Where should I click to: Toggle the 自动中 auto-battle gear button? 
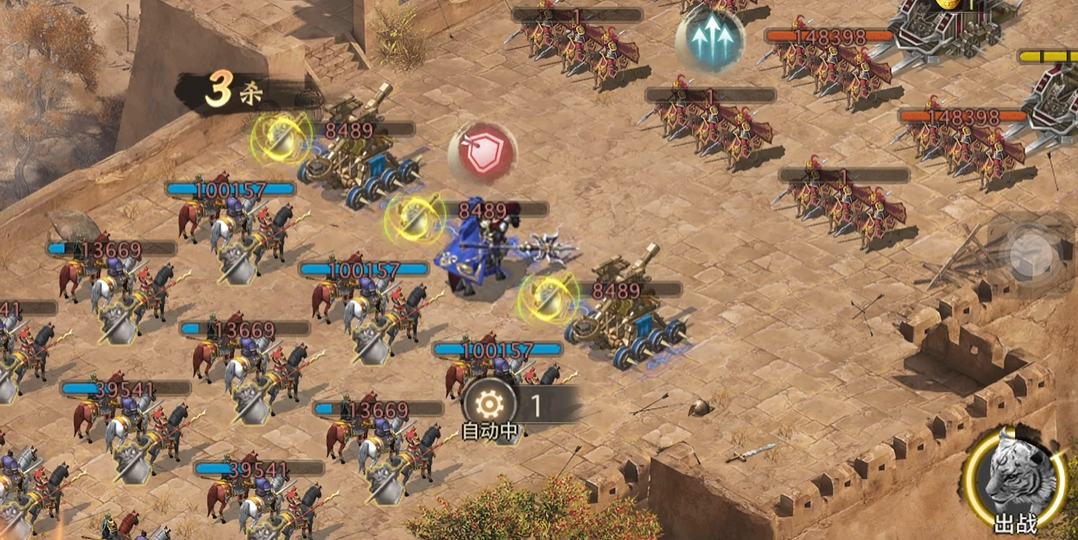(x=490, y=405)
